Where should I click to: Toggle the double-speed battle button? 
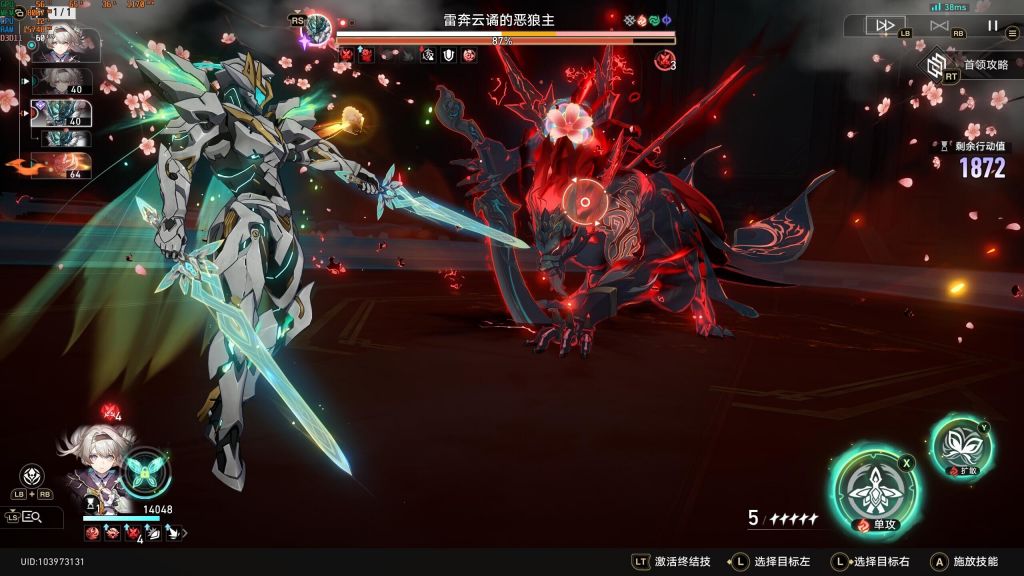click(x=884, y=25)
